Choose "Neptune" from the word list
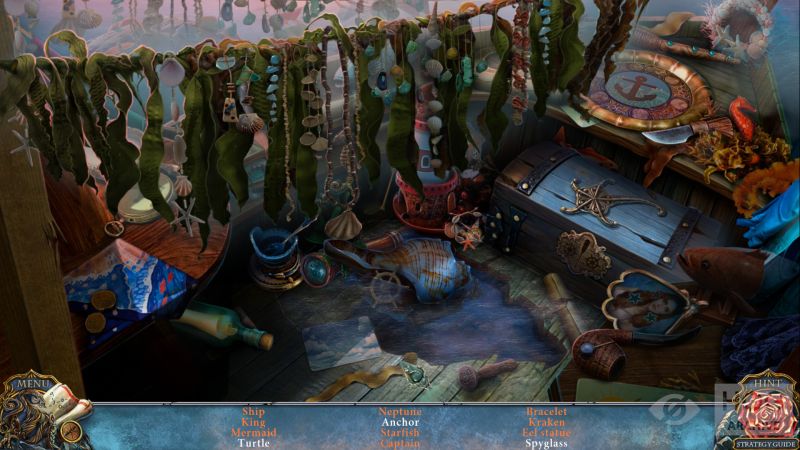The image size is (800, 450). [x=400, y=411]
